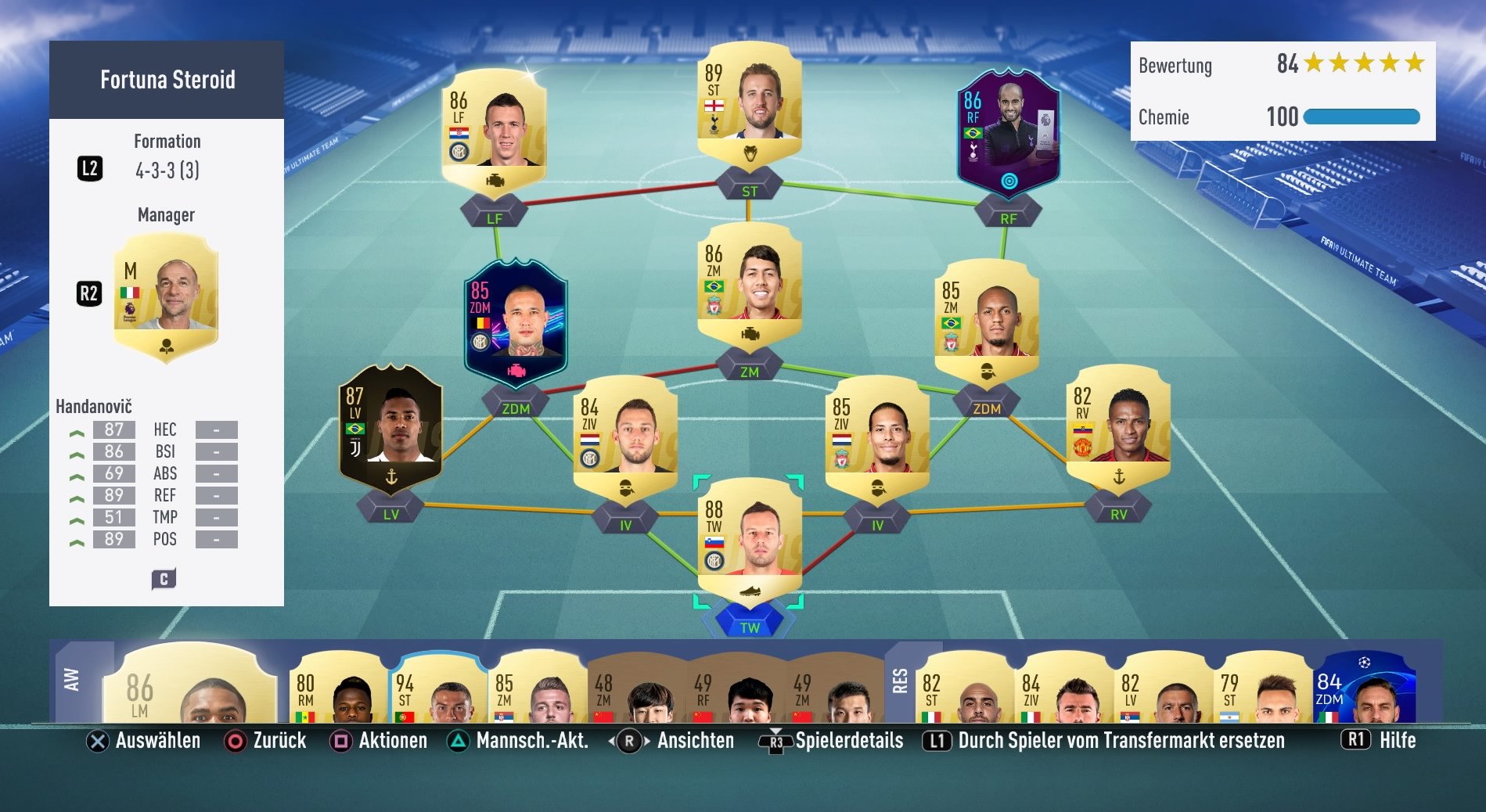Select the 86 LM substitute card
Image resolution: width=1486 pixels, height=812 pixels.
(192, 688)
